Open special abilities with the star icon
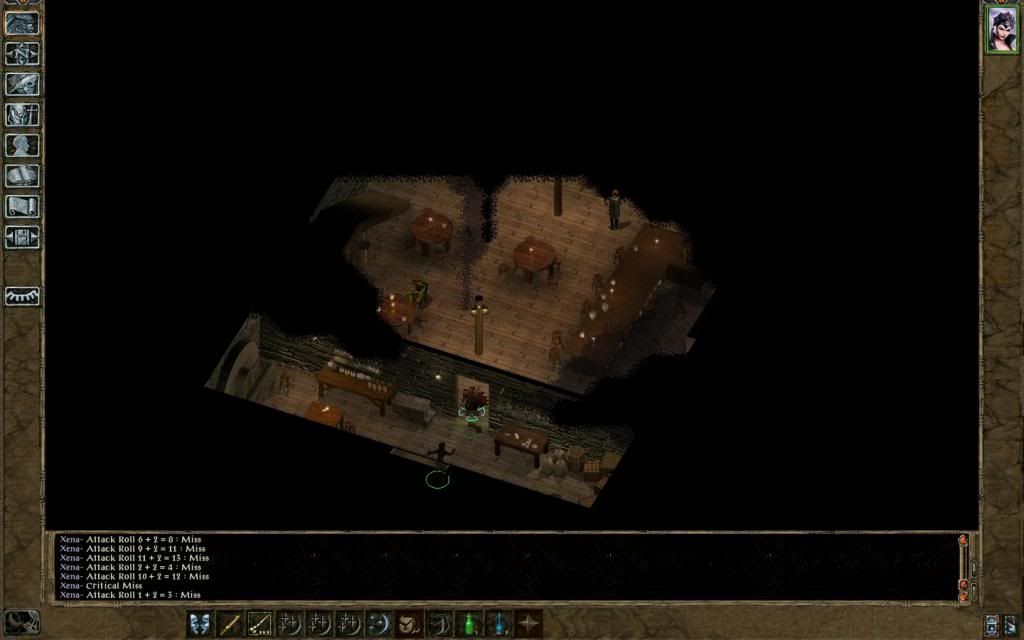 (x=528, y=624)
